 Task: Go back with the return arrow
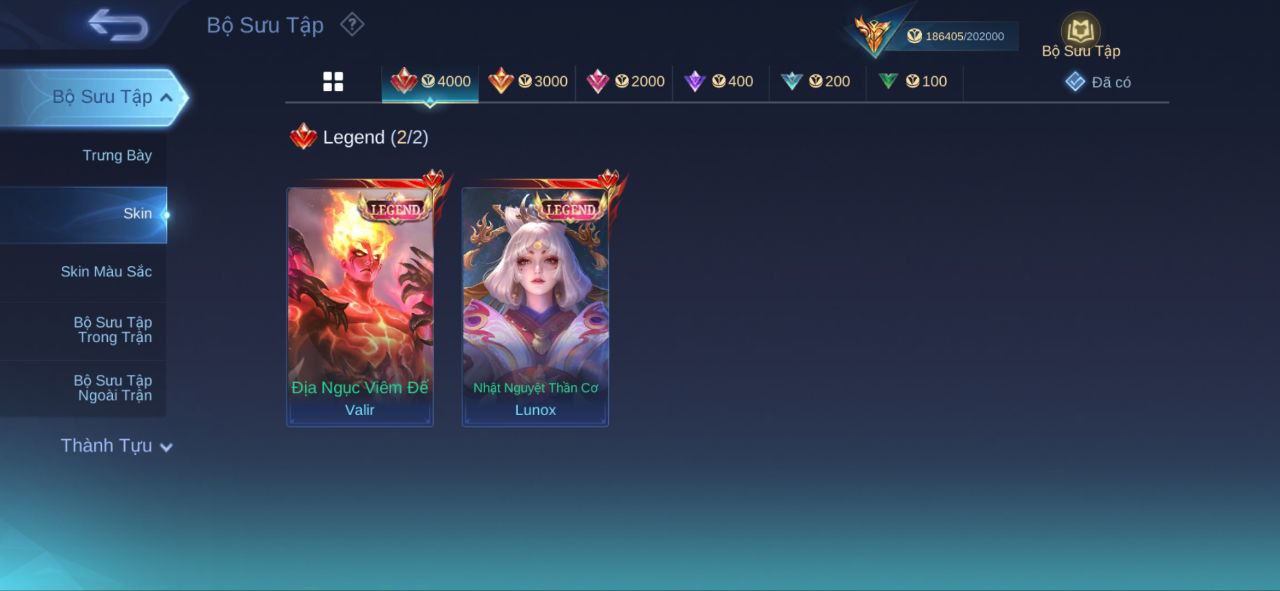coord(118,25)
